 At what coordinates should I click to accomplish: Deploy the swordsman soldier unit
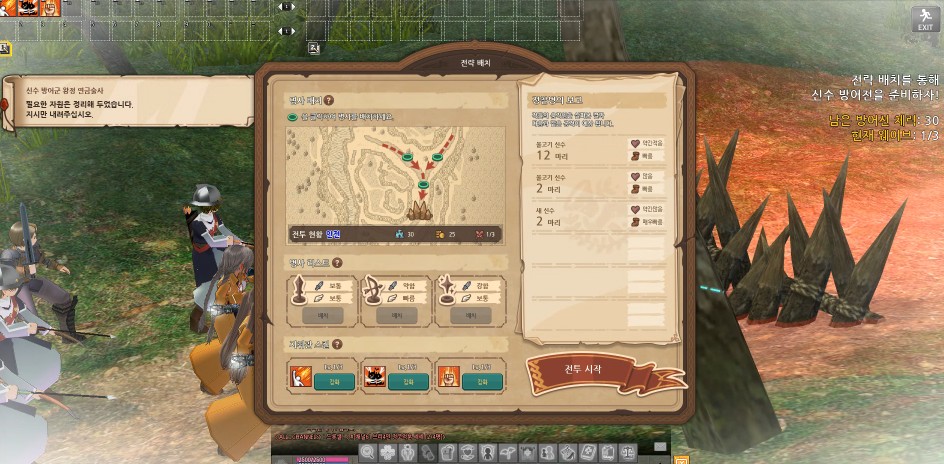click(x=329, y=314)
